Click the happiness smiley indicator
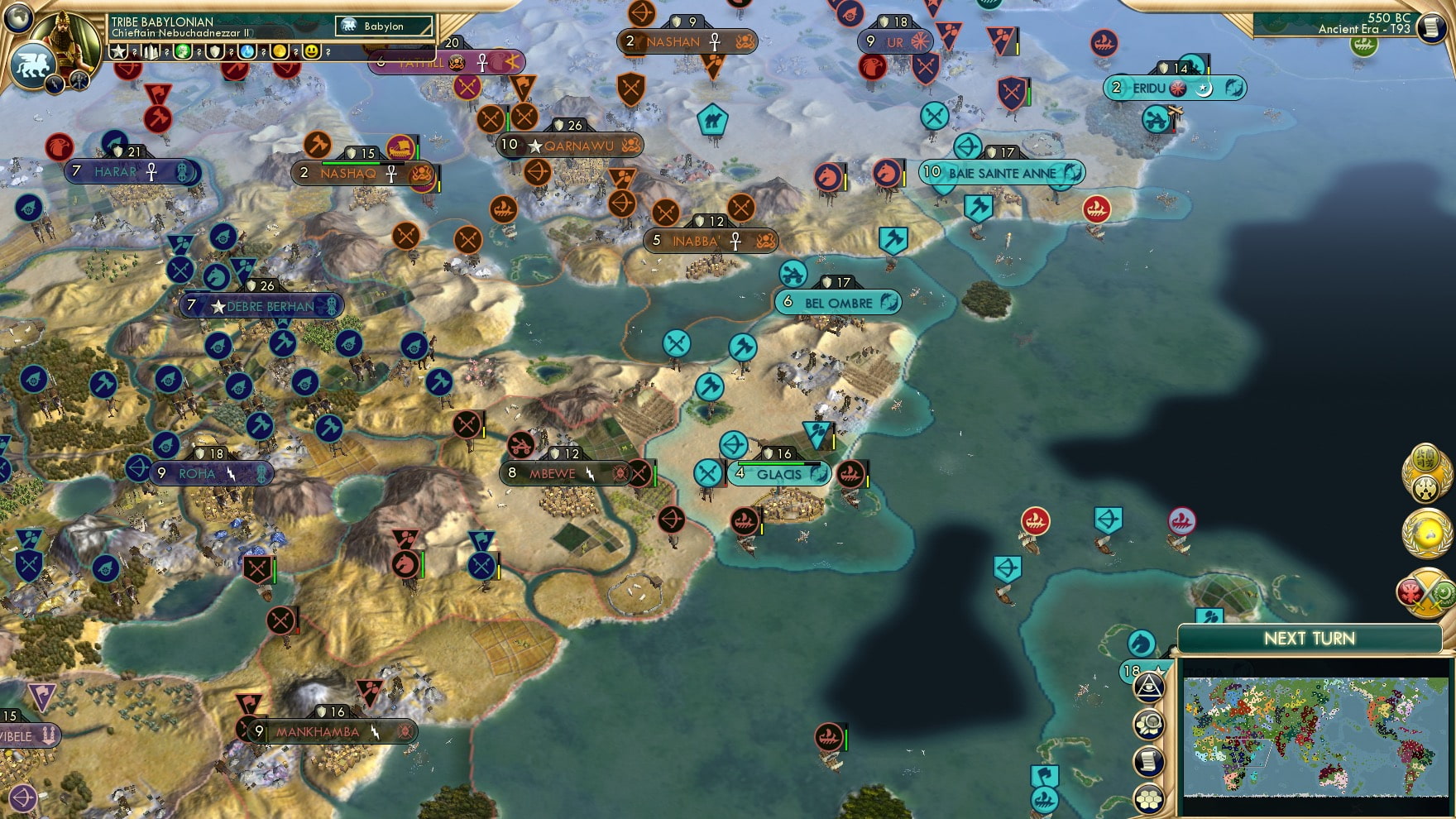The height and width of the screenshot is (819, 1456). [312, 51]
